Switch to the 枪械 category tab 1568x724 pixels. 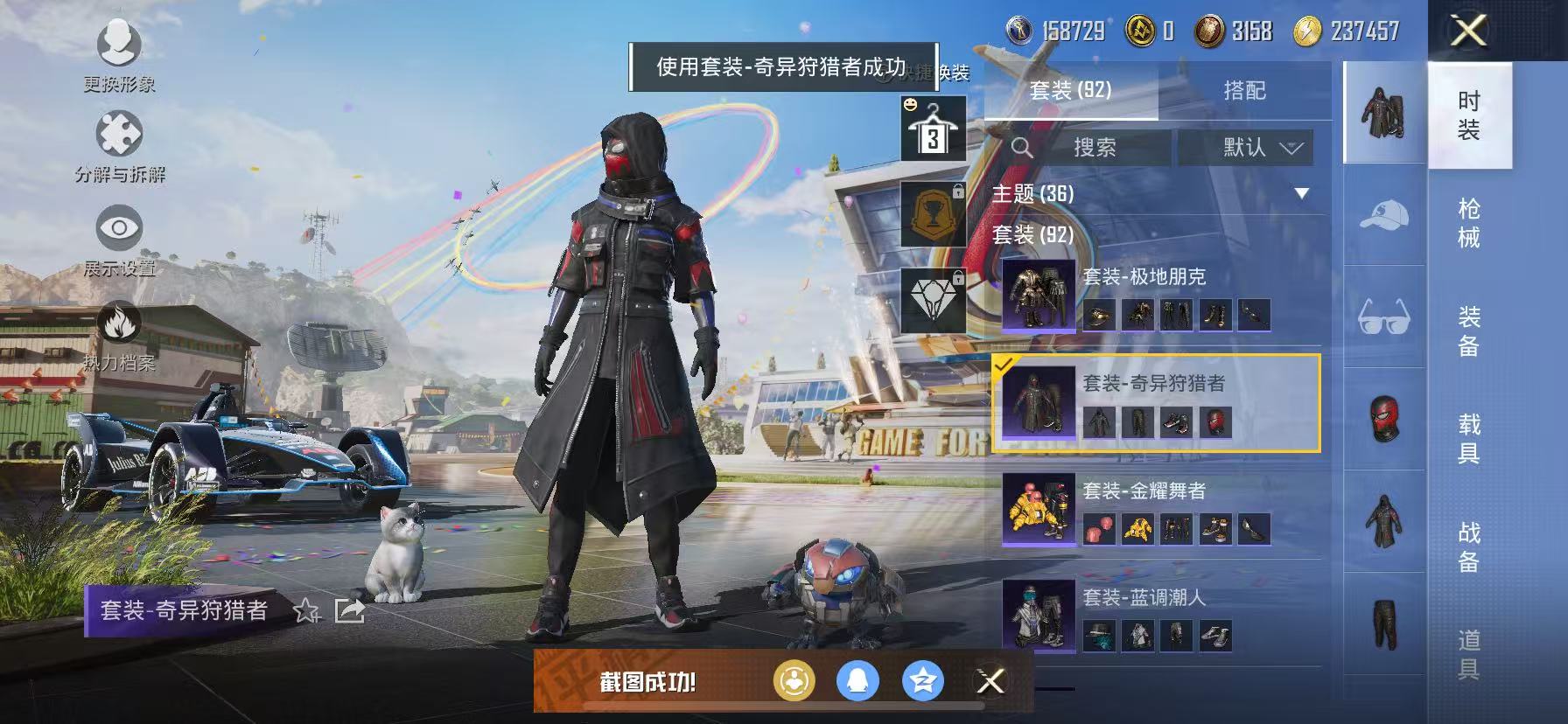coord(1466,219)
